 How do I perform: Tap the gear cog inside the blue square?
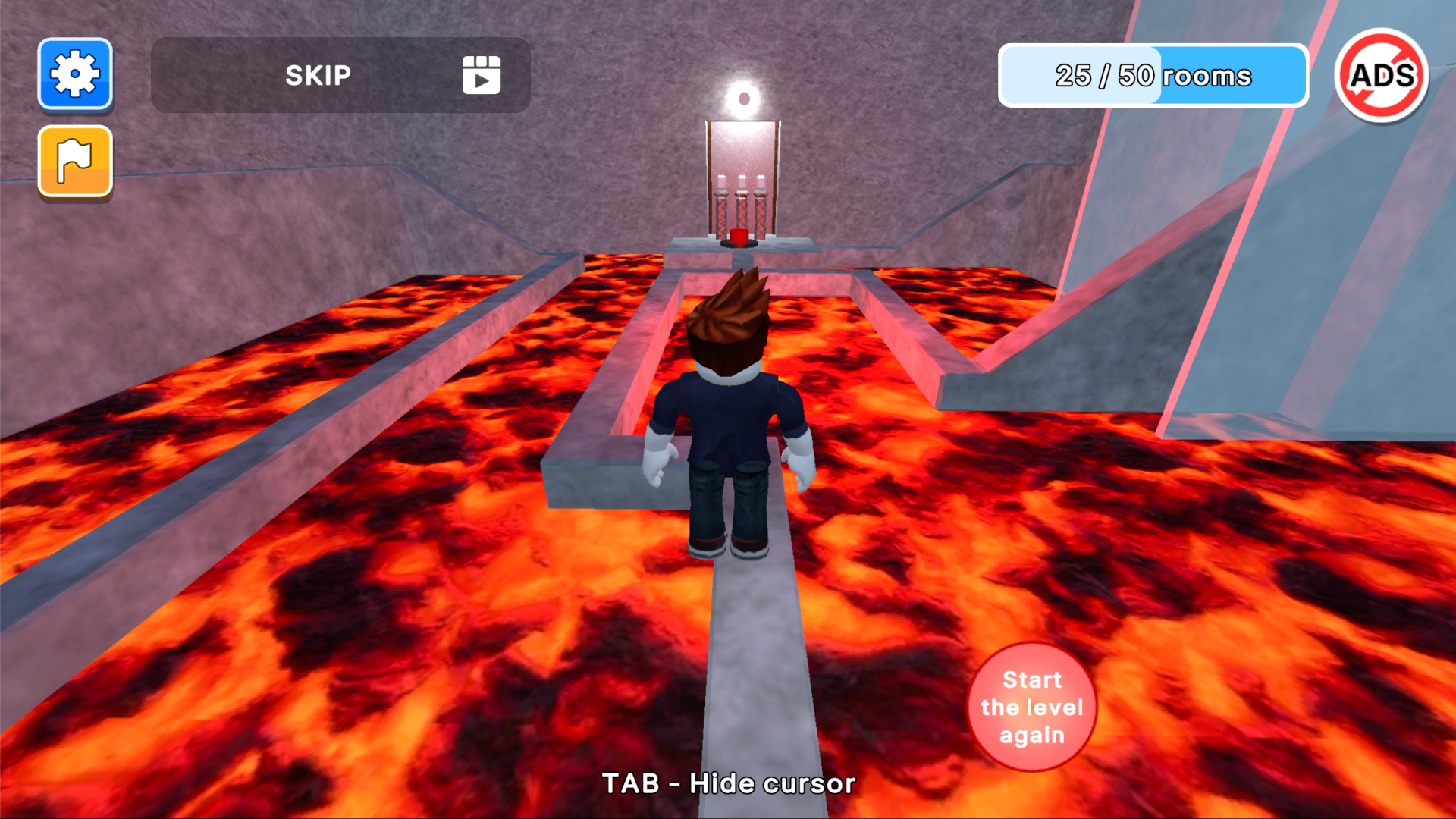pos(74,75)
